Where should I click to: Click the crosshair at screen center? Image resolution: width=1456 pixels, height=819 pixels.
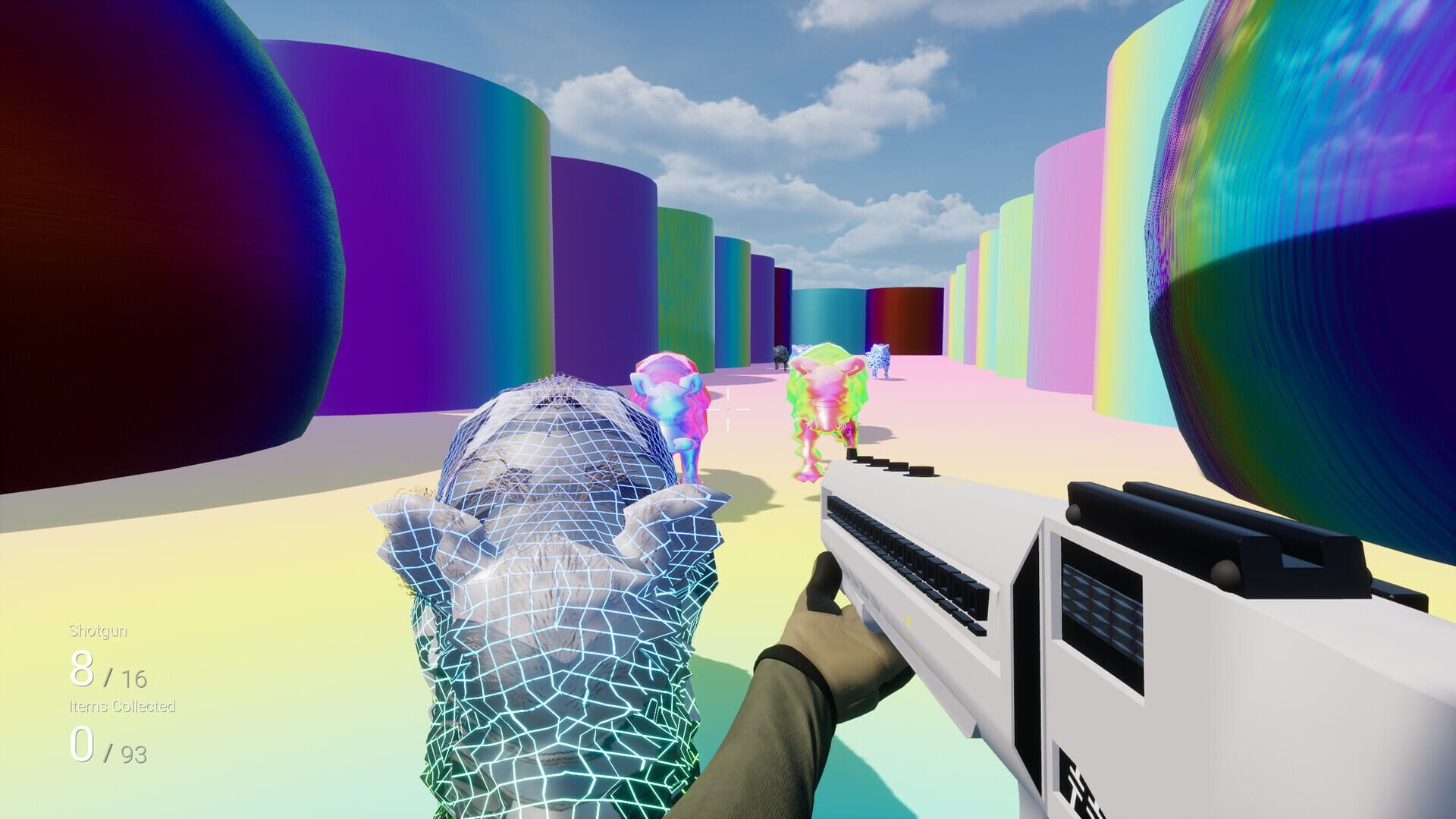[728, 409]
